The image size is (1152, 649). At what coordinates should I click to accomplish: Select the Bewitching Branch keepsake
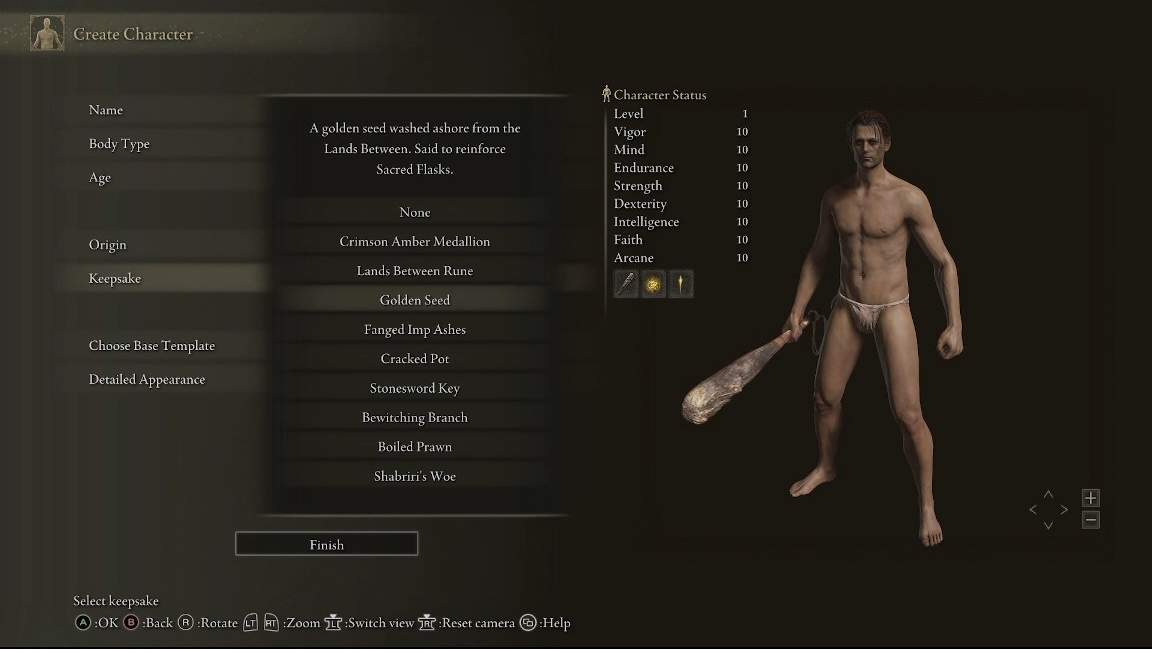point(414,418)
